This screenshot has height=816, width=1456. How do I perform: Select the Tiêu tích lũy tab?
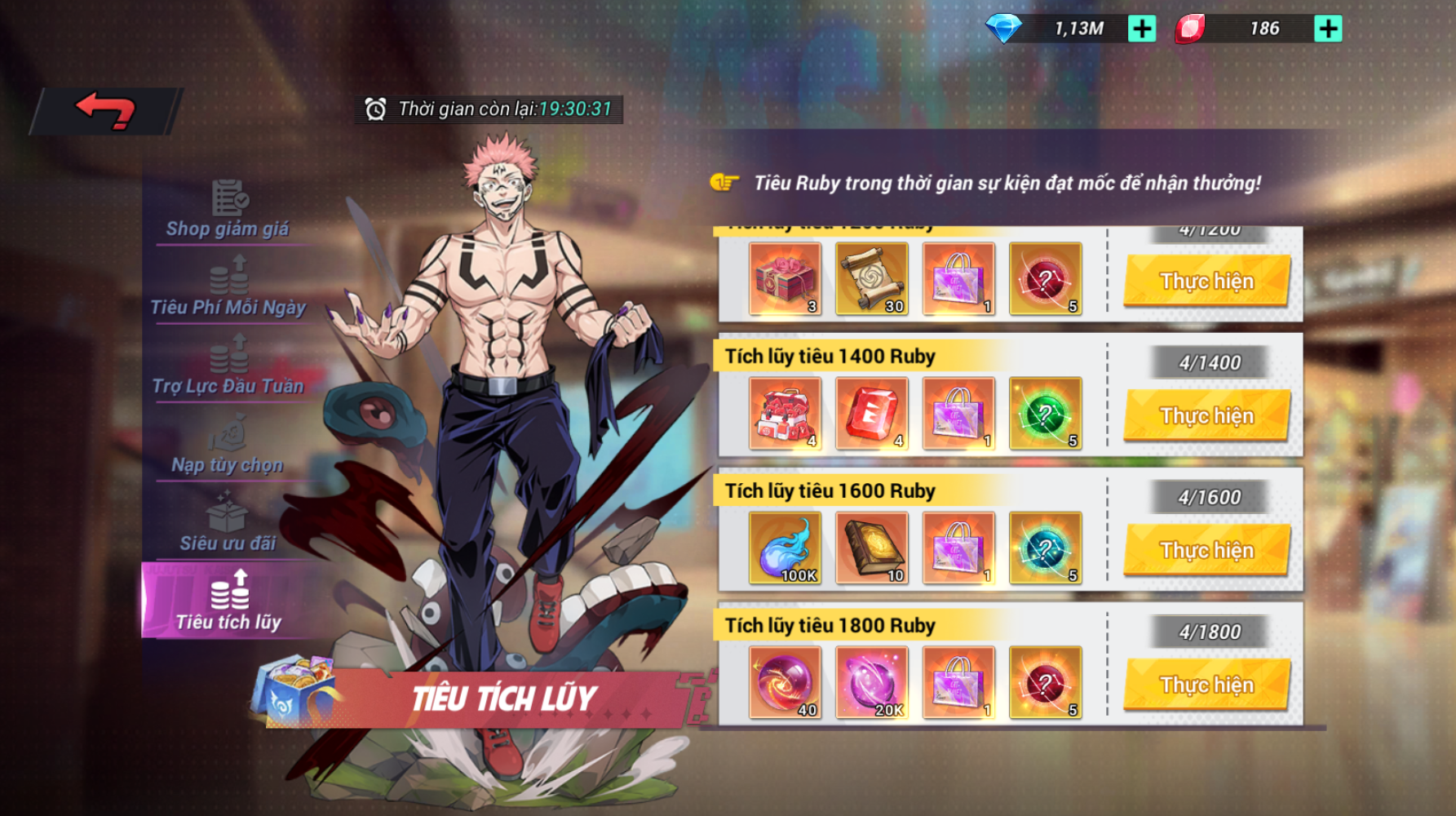point(228,602)
